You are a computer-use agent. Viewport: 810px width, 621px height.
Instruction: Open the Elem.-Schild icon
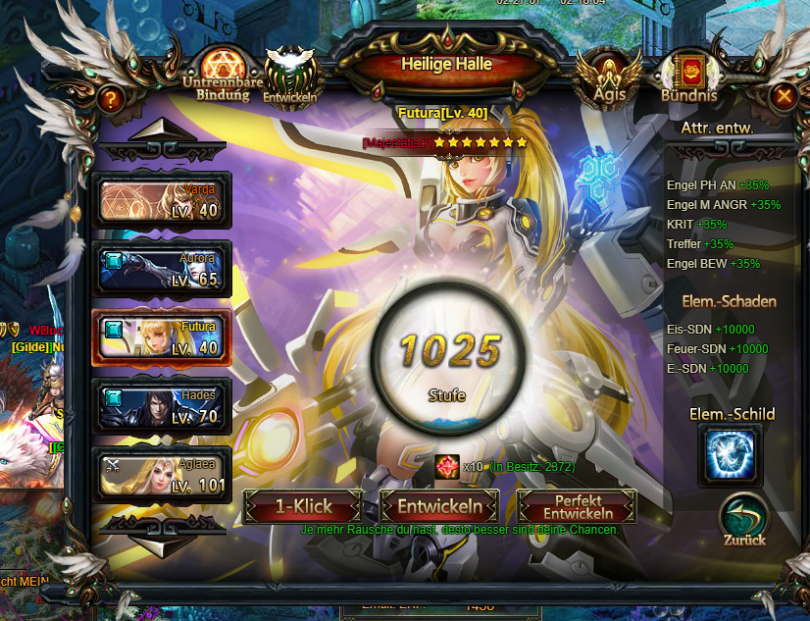[731, 455]
